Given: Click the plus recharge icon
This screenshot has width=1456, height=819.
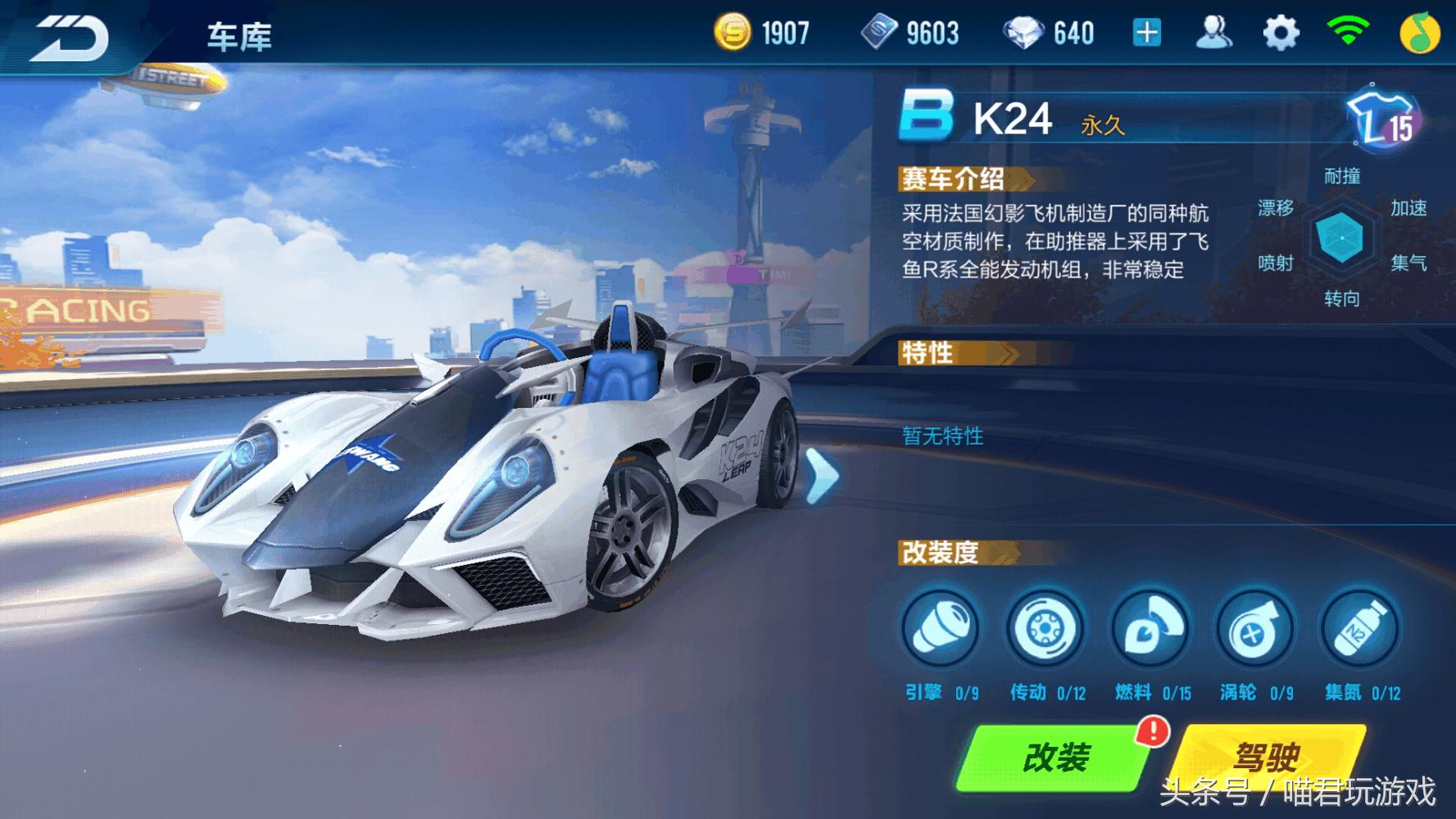Looking at the screenshot, I should click(x=1146, y=31).
